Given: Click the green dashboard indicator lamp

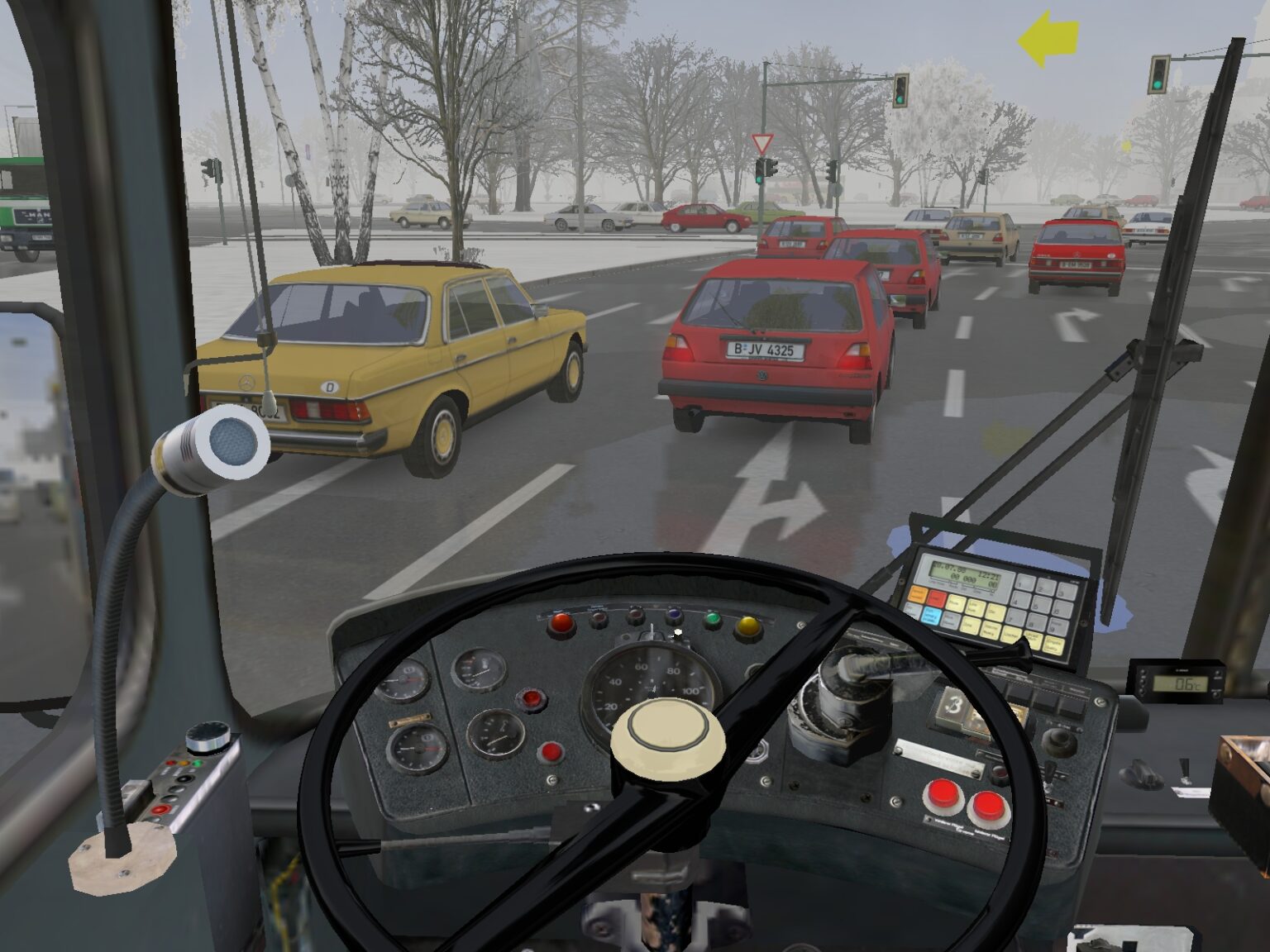Looking at the screenshot, I should (712, 620).
